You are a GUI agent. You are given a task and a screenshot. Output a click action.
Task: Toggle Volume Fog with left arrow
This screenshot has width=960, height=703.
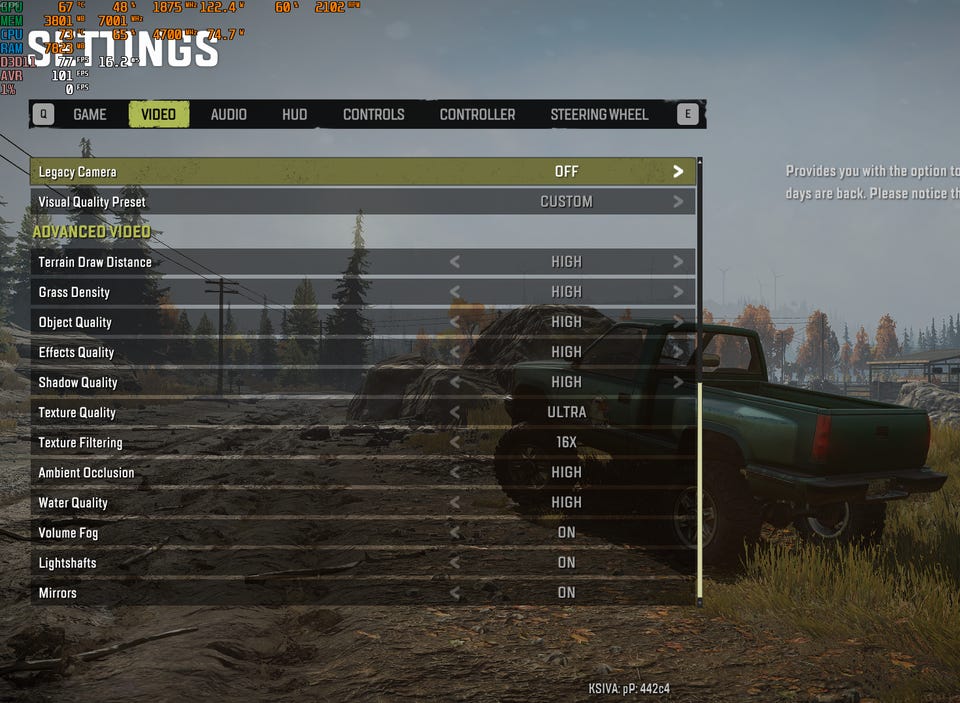(x=455, y=532)
